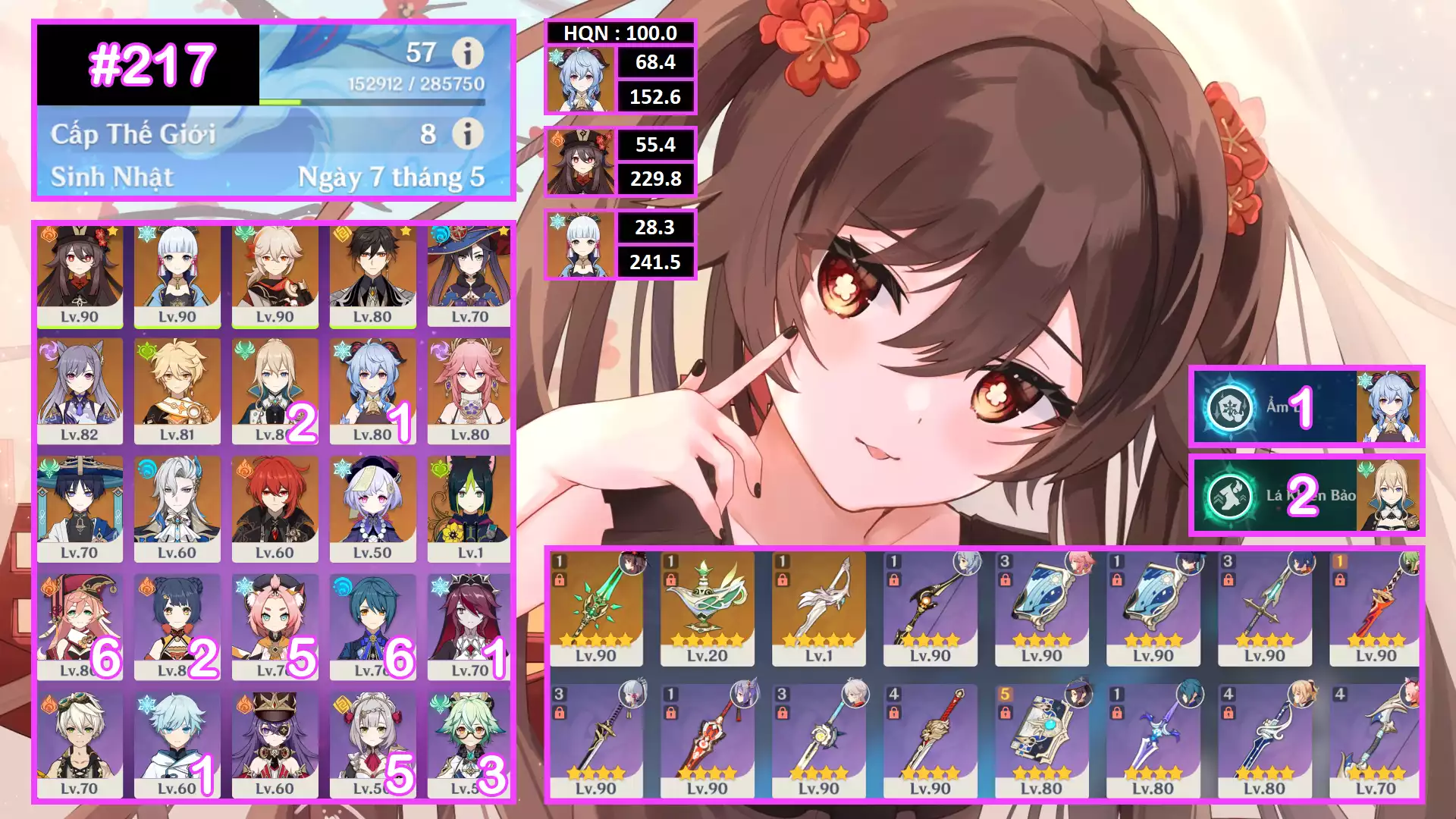Image resolution: width=1456 pixels, height=819 pixels.
Task: Select the Hu Tao Lv.90 character card
Action: coord(80,277)
